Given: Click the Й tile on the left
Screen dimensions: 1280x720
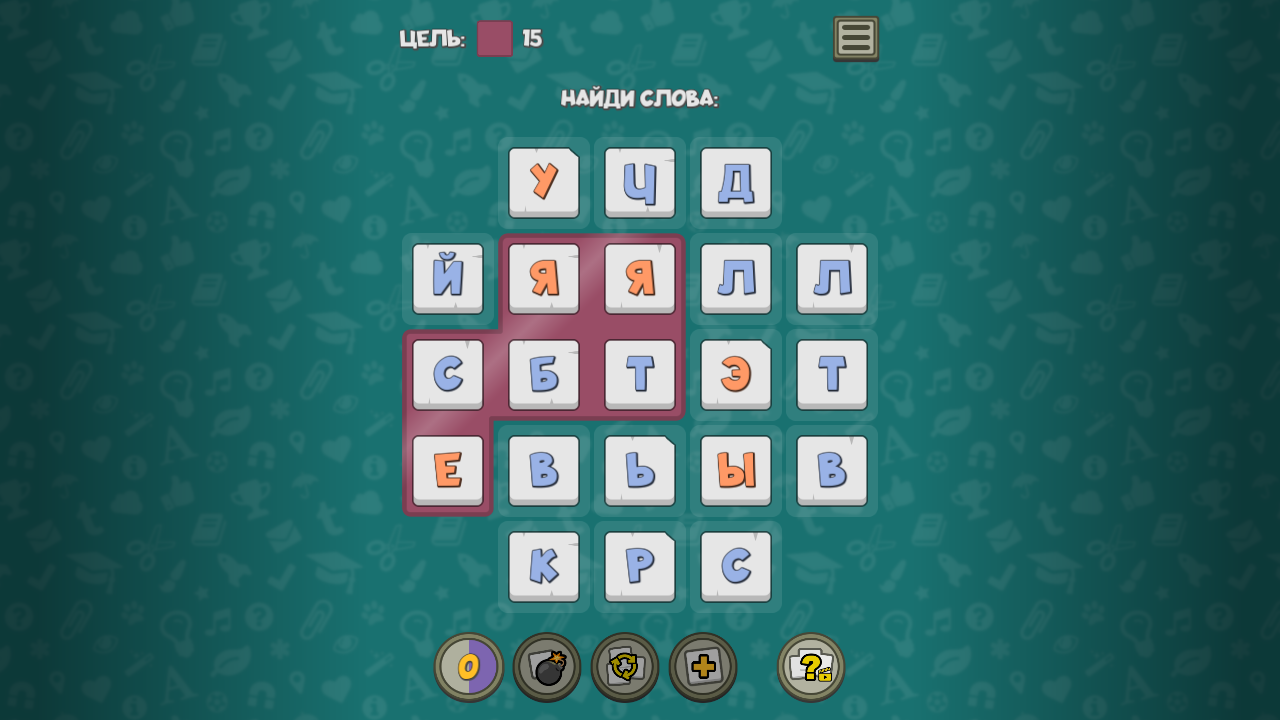Looking at the screenshot, I should [x=447, y=278].
